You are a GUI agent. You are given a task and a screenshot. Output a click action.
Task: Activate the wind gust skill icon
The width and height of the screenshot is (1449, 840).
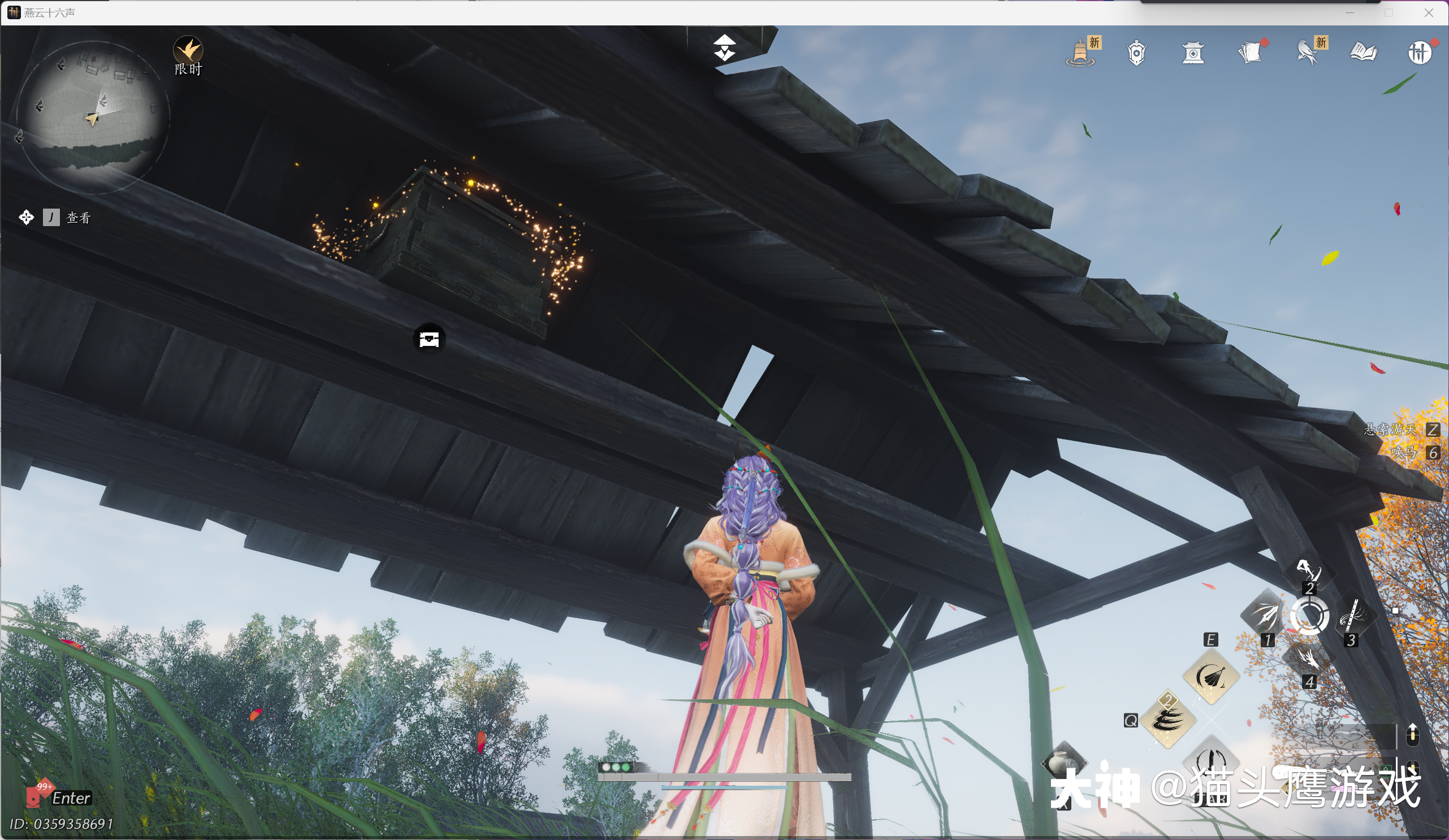pyautogui.click(x=1168, y=719)
